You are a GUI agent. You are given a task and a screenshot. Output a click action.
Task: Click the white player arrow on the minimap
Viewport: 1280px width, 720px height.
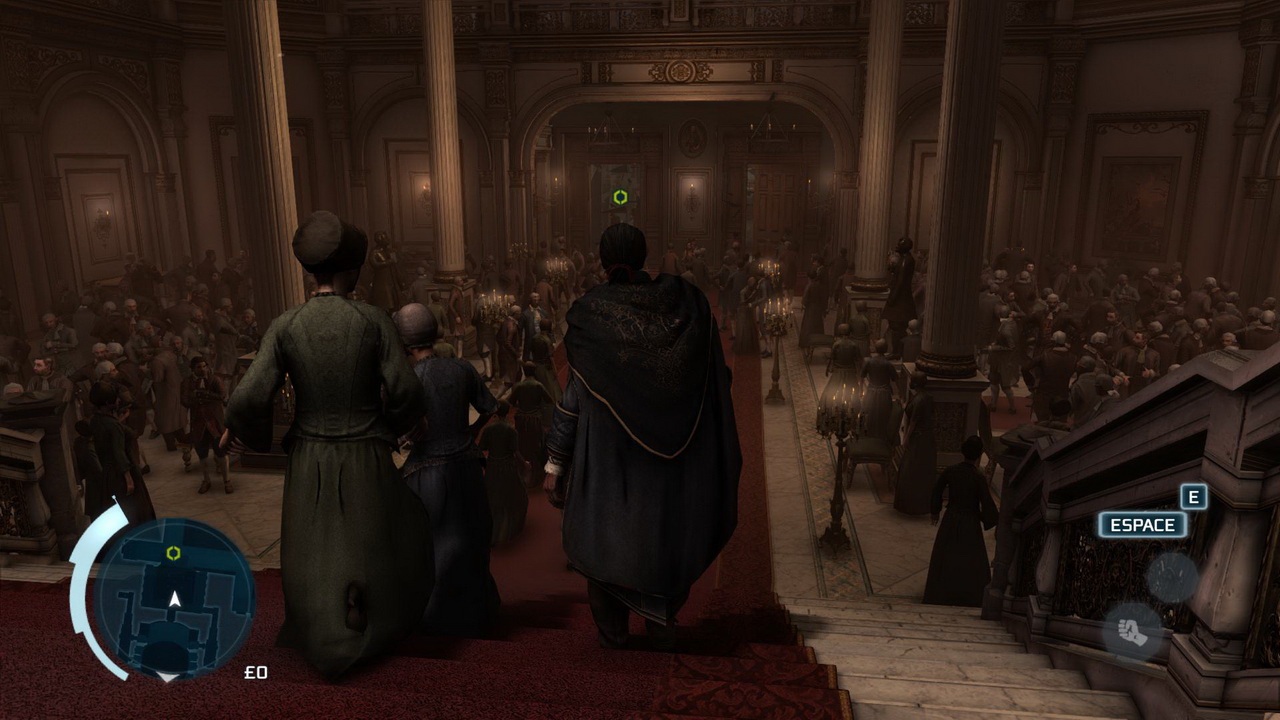pyautogui.click(x=175, y=599)
